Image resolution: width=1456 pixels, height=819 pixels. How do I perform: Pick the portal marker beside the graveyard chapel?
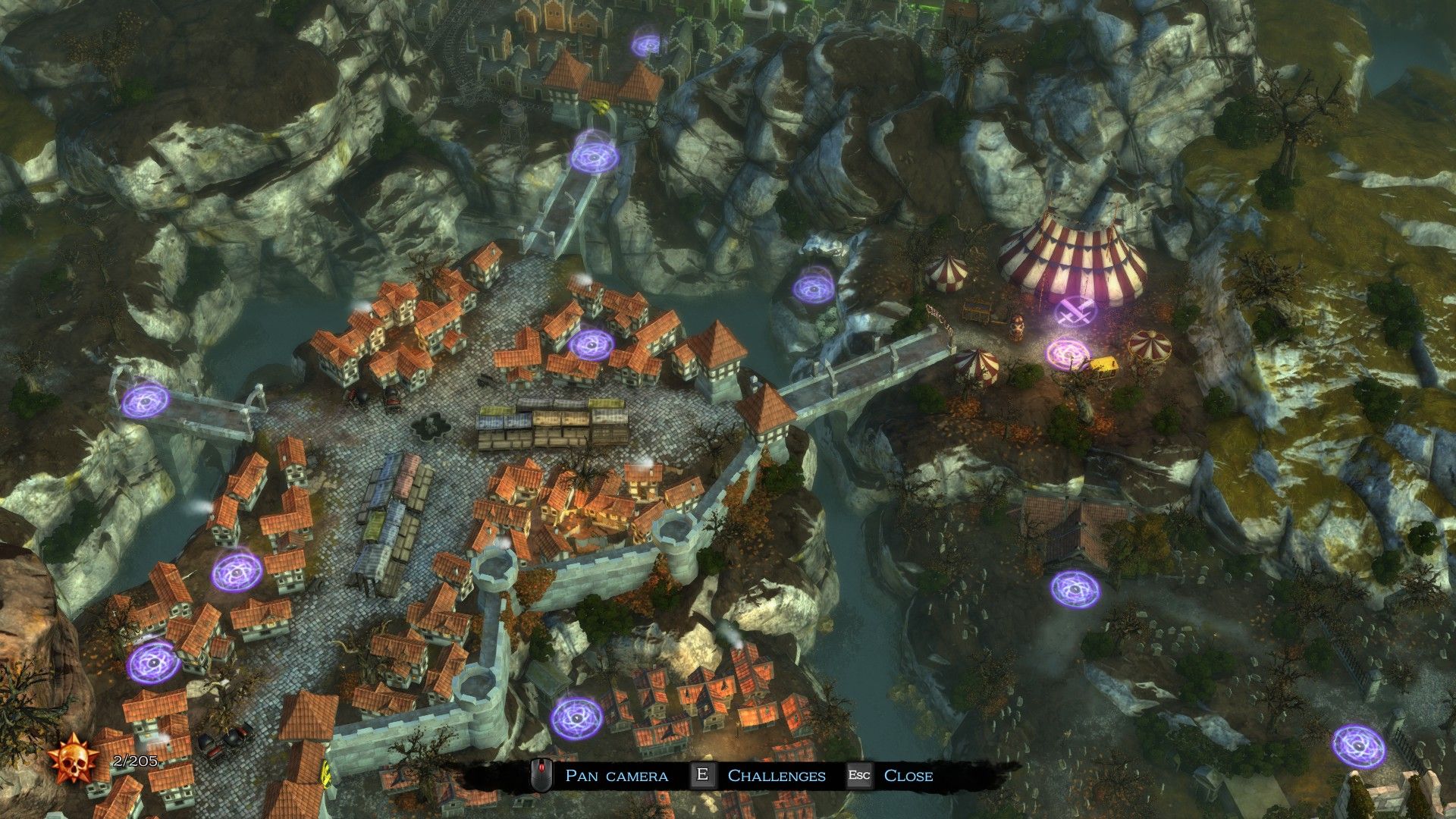(x=1075, y=588)
